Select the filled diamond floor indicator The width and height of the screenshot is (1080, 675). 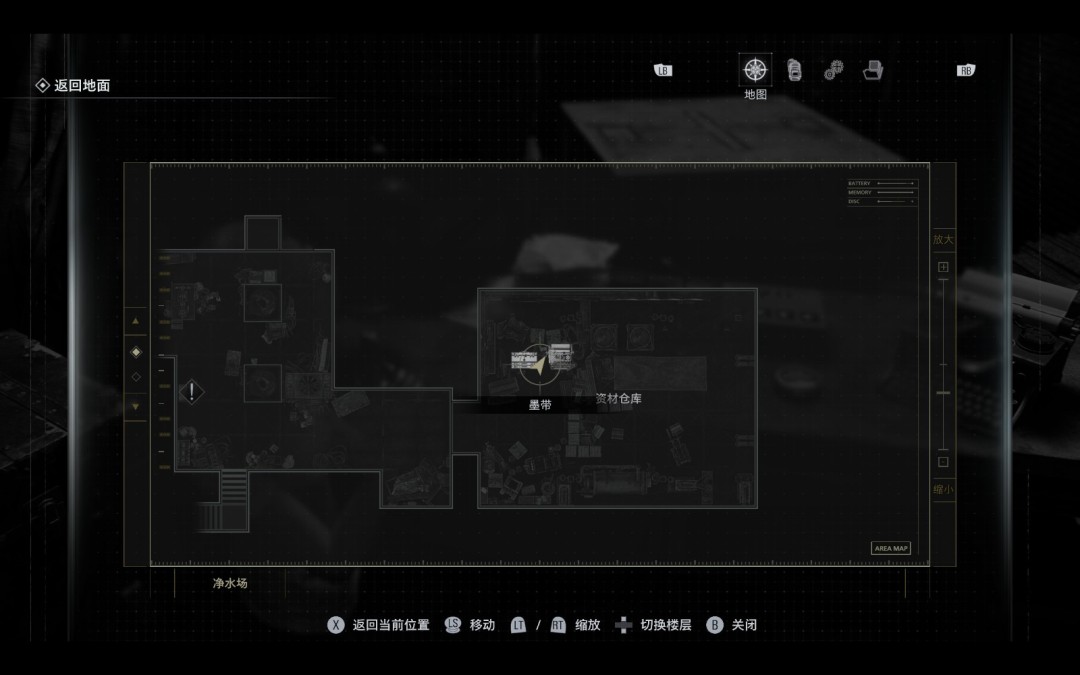[136, 352]
